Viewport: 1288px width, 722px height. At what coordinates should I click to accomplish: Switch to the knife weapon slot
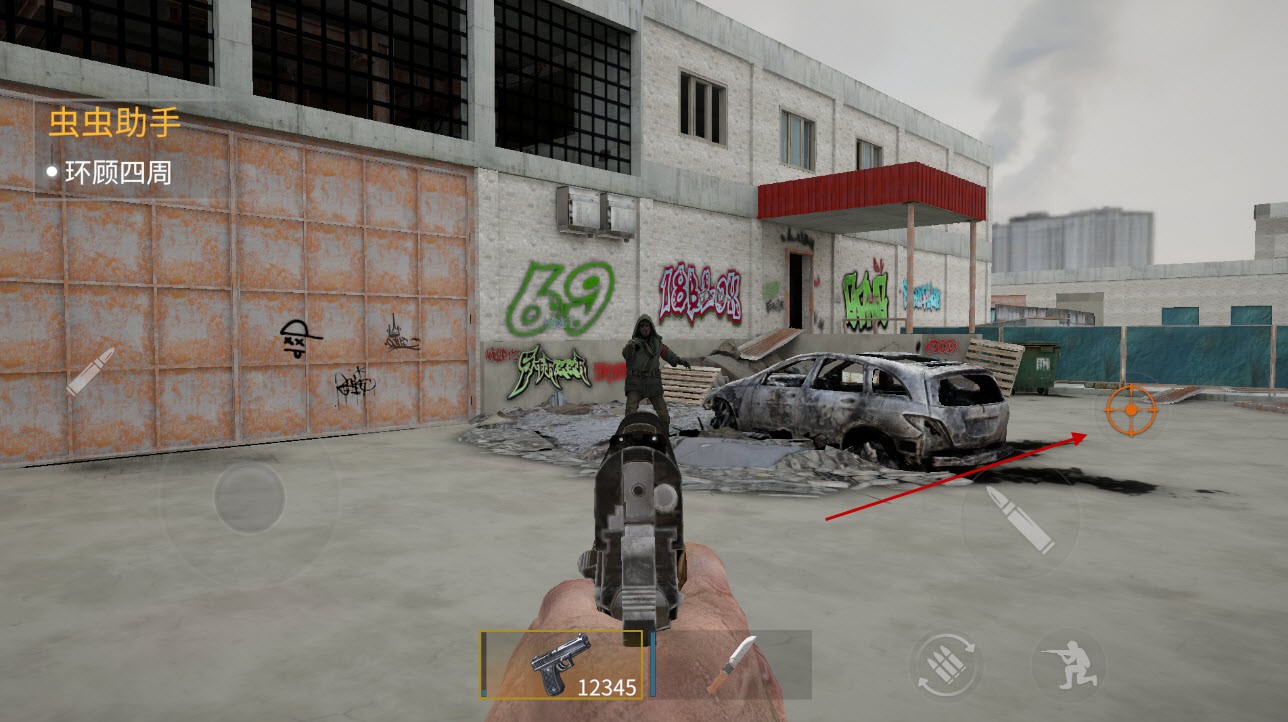(731, 663)
